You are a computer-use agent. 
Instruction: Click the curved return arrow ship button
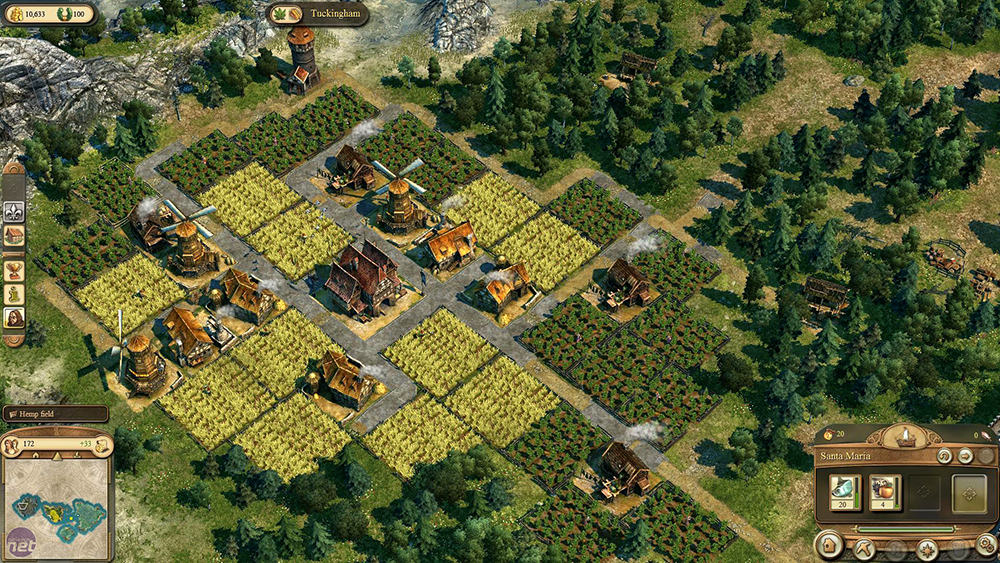tap(943, 456)
